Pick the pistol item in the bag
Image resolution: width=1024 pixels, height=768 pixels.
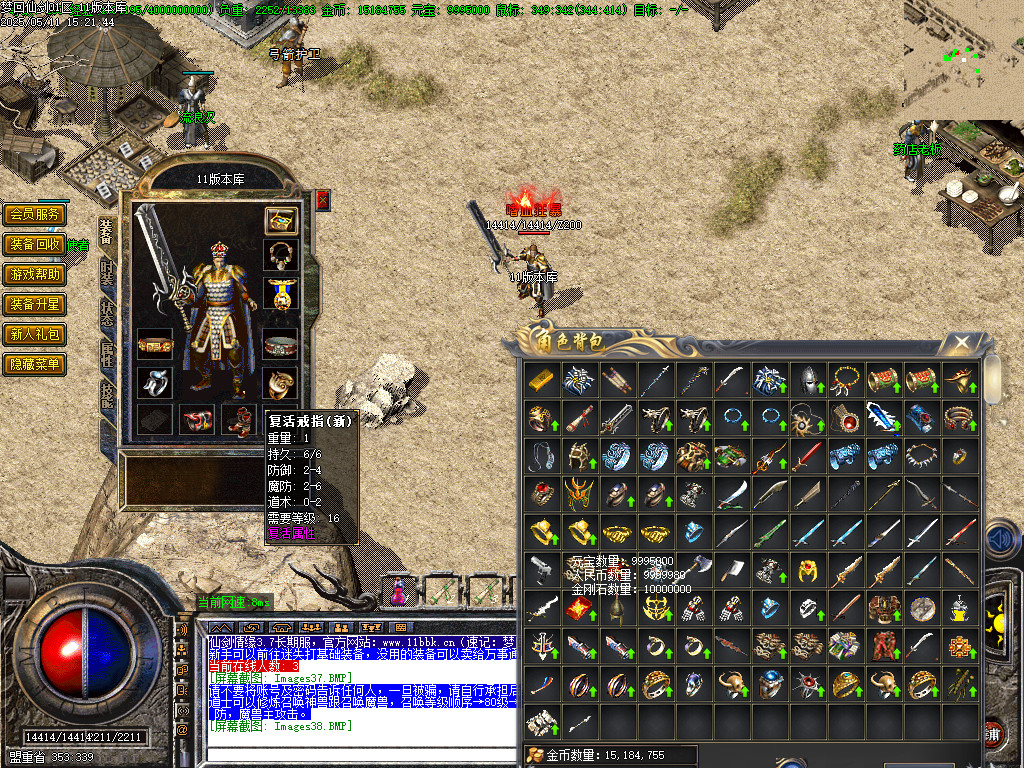point(541,569)
